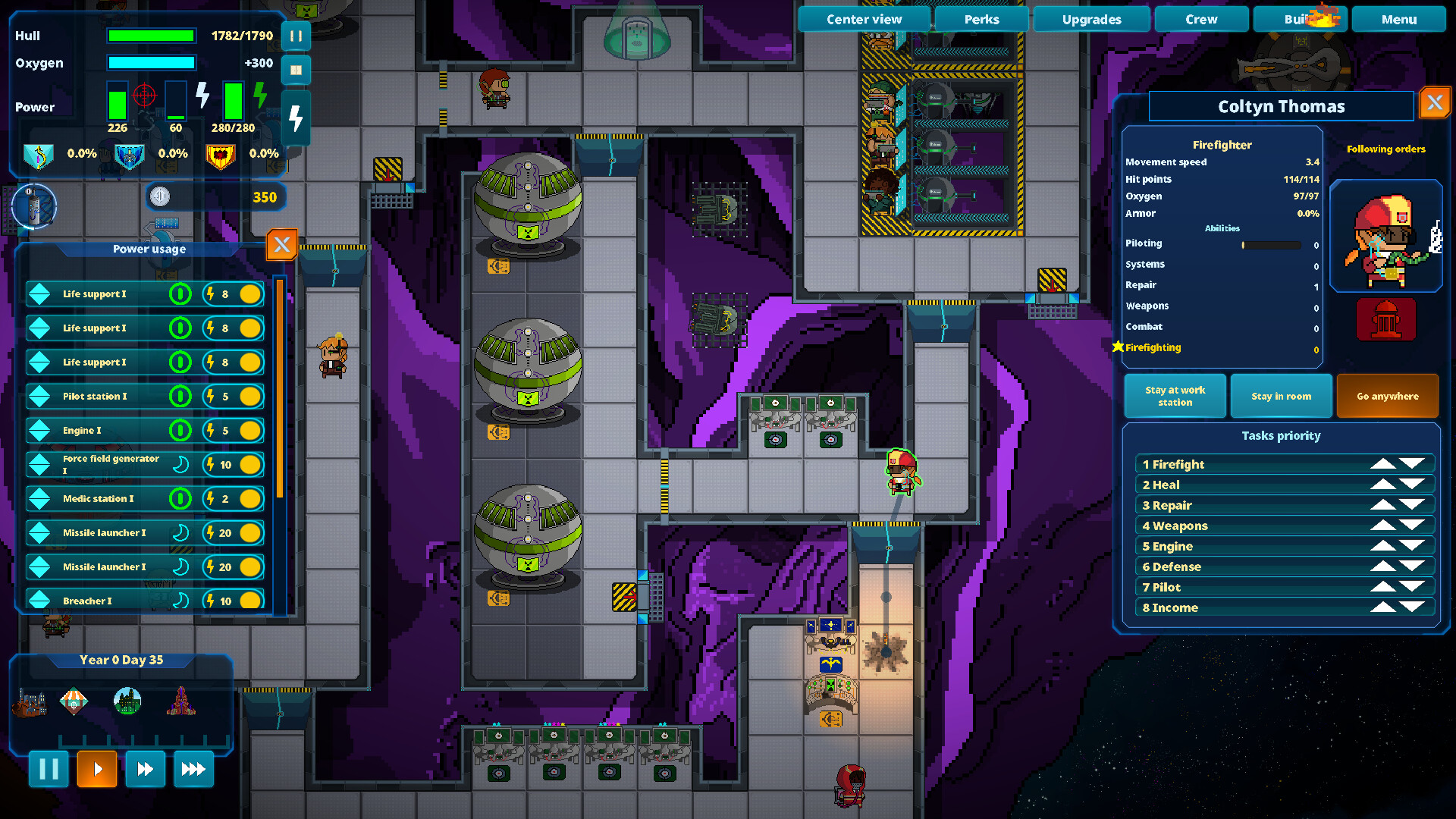Open the Crew menu at the top
The width and height of the screenshot is (1456, 819).
(x=1201, y=19)
